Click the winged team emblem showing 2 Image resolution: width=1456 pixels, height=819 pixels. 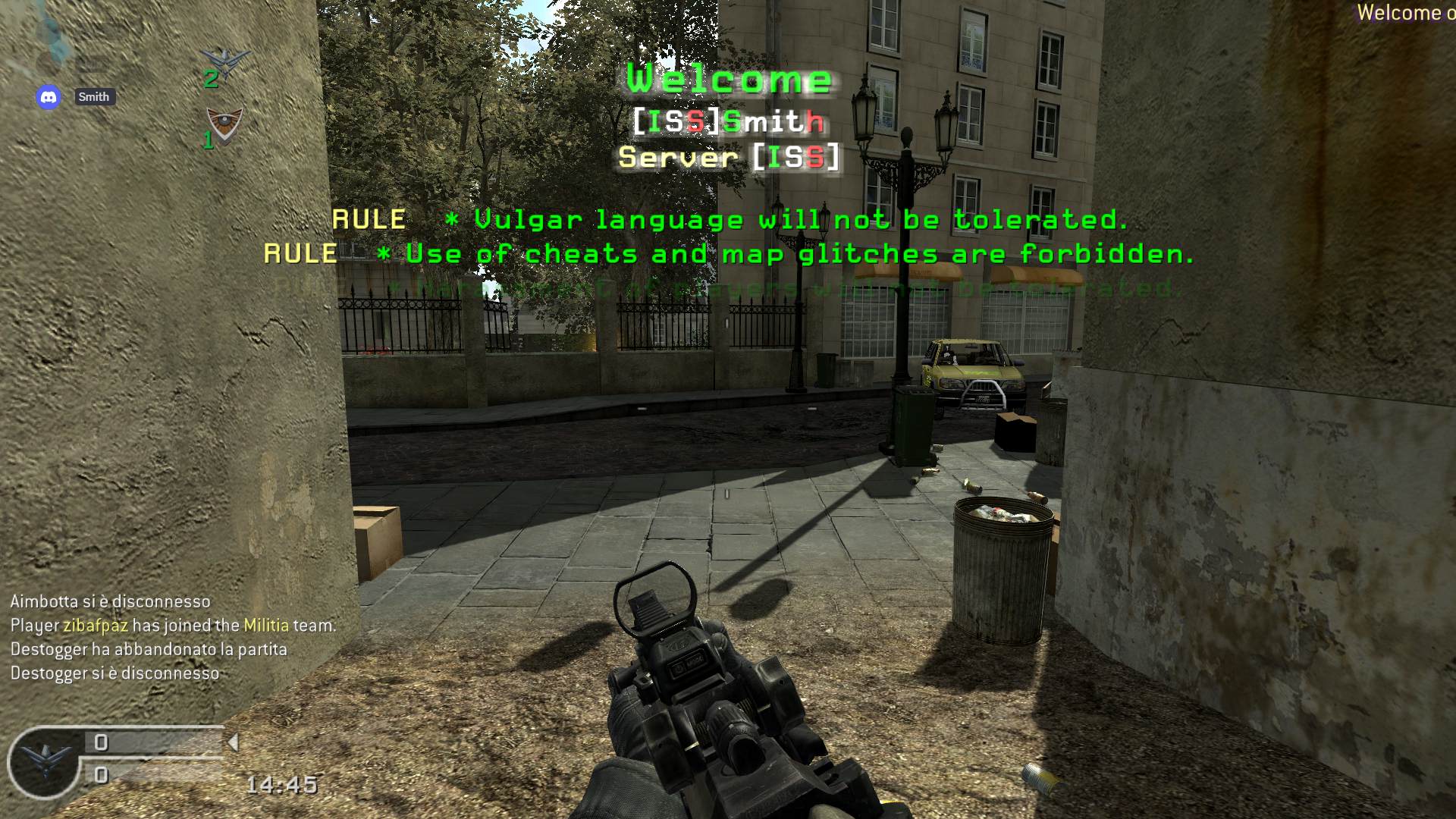225,64
